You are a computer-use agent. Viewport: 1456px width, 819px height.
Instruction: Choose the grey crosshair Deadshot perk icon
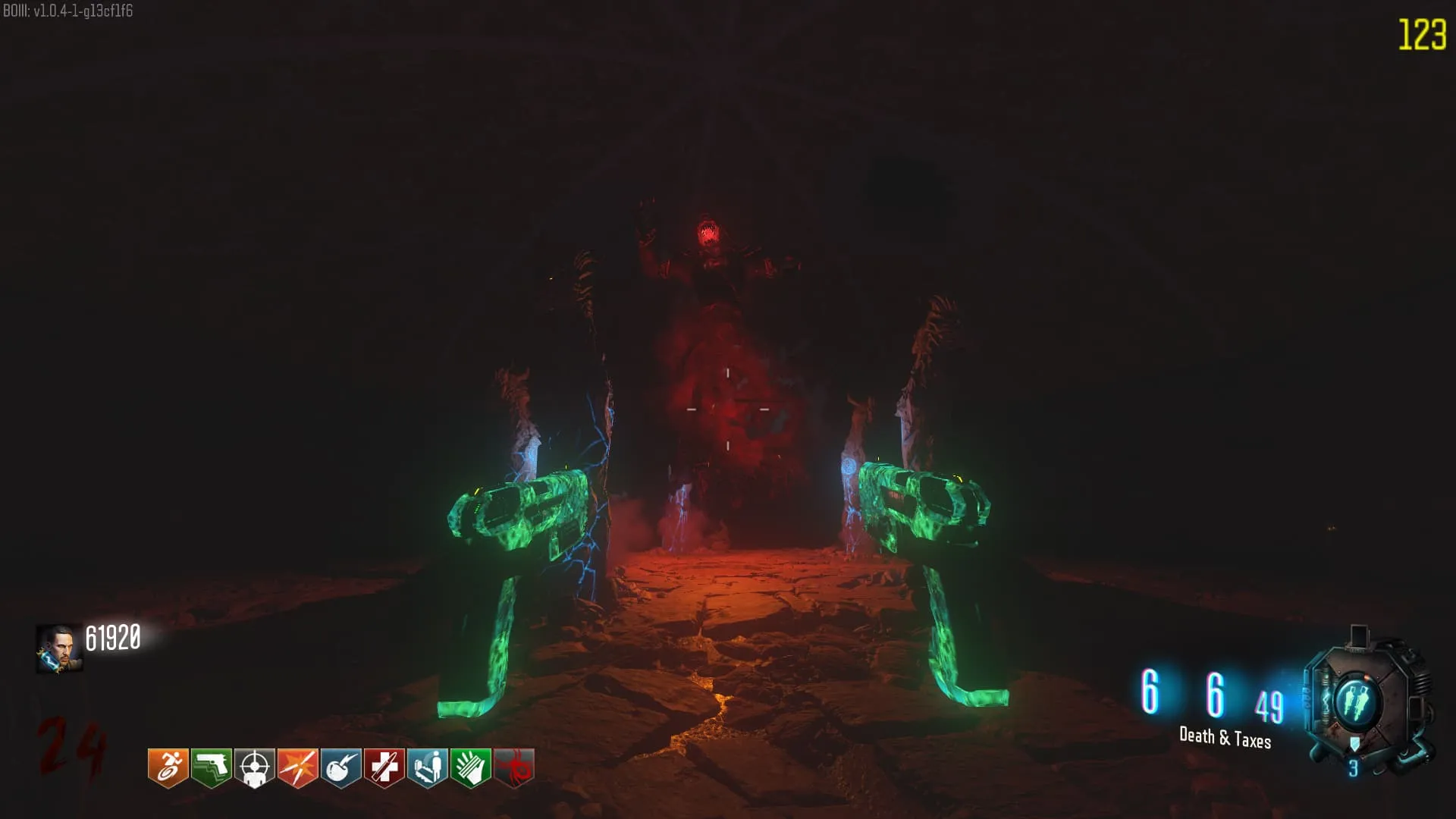(254, 768)
